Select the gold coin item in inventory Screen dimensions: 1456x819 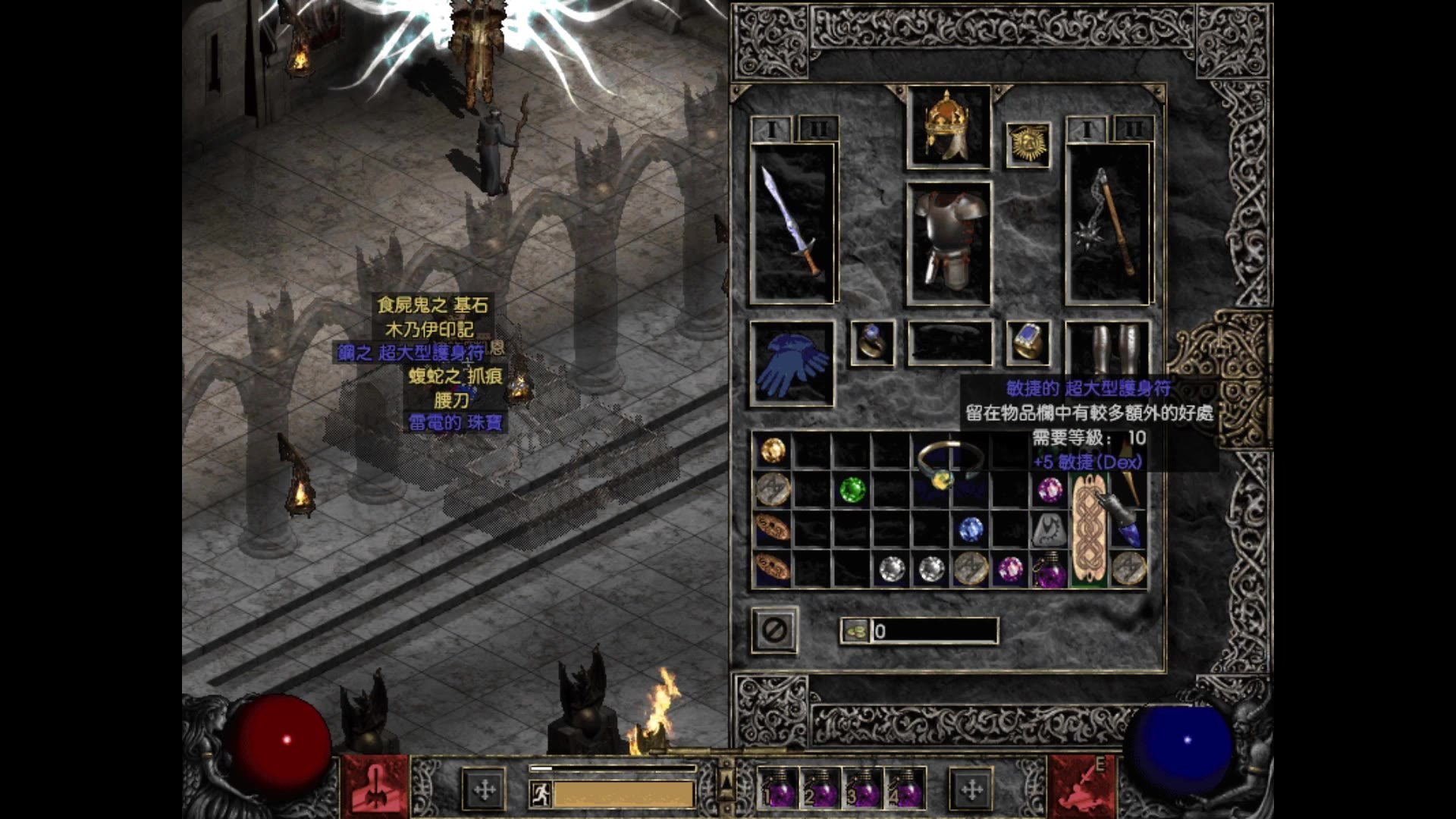click(773, 450)
